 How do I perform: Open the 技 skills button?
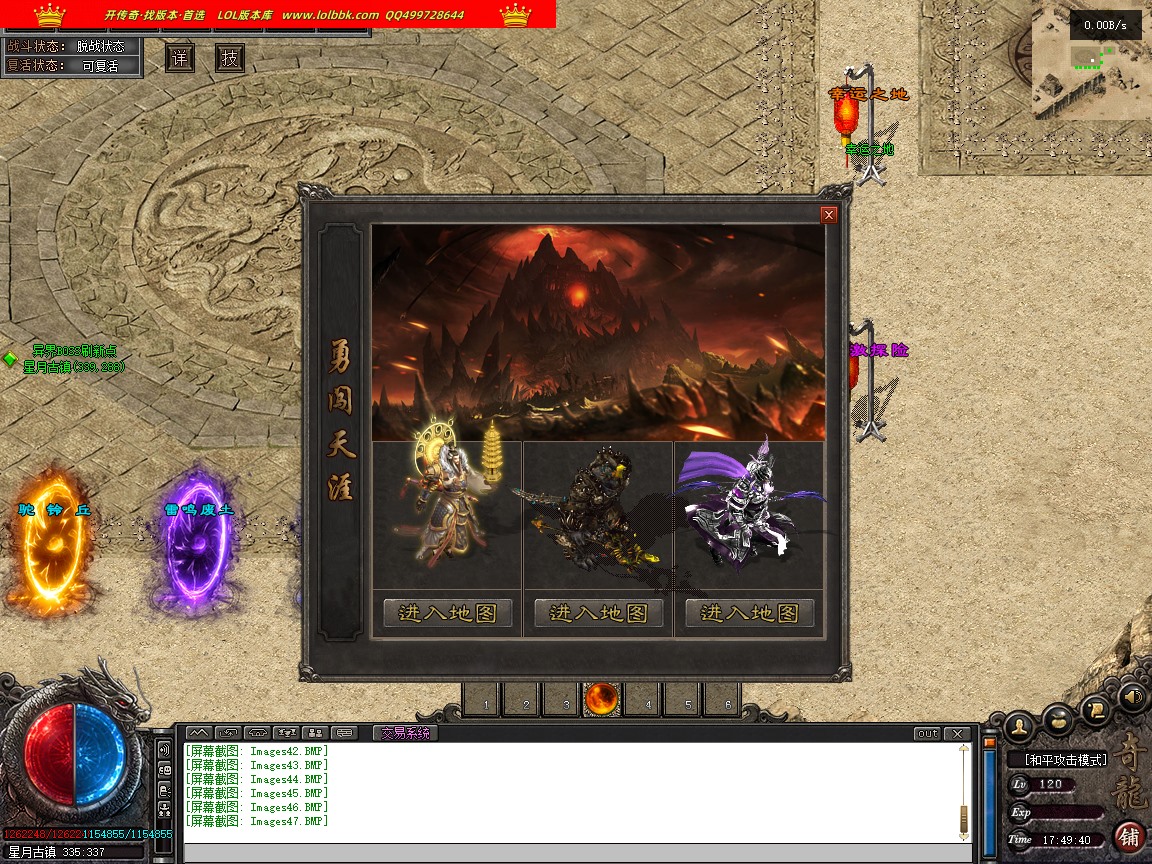(x=230, y=59)
